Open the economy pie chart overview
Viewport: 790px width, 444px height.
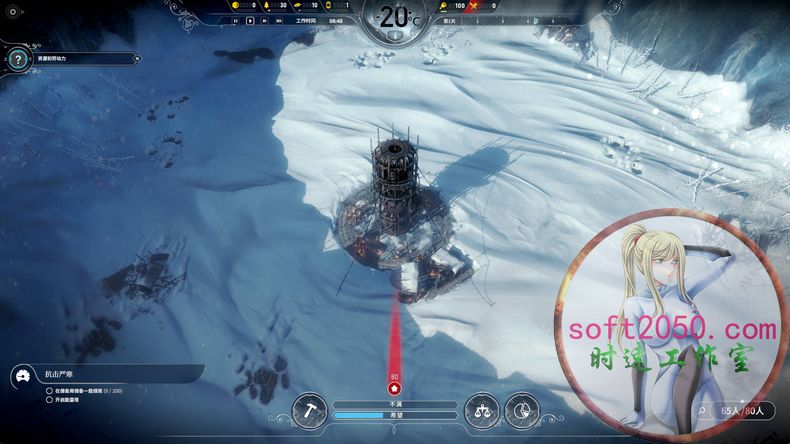(x=522, y=408)
